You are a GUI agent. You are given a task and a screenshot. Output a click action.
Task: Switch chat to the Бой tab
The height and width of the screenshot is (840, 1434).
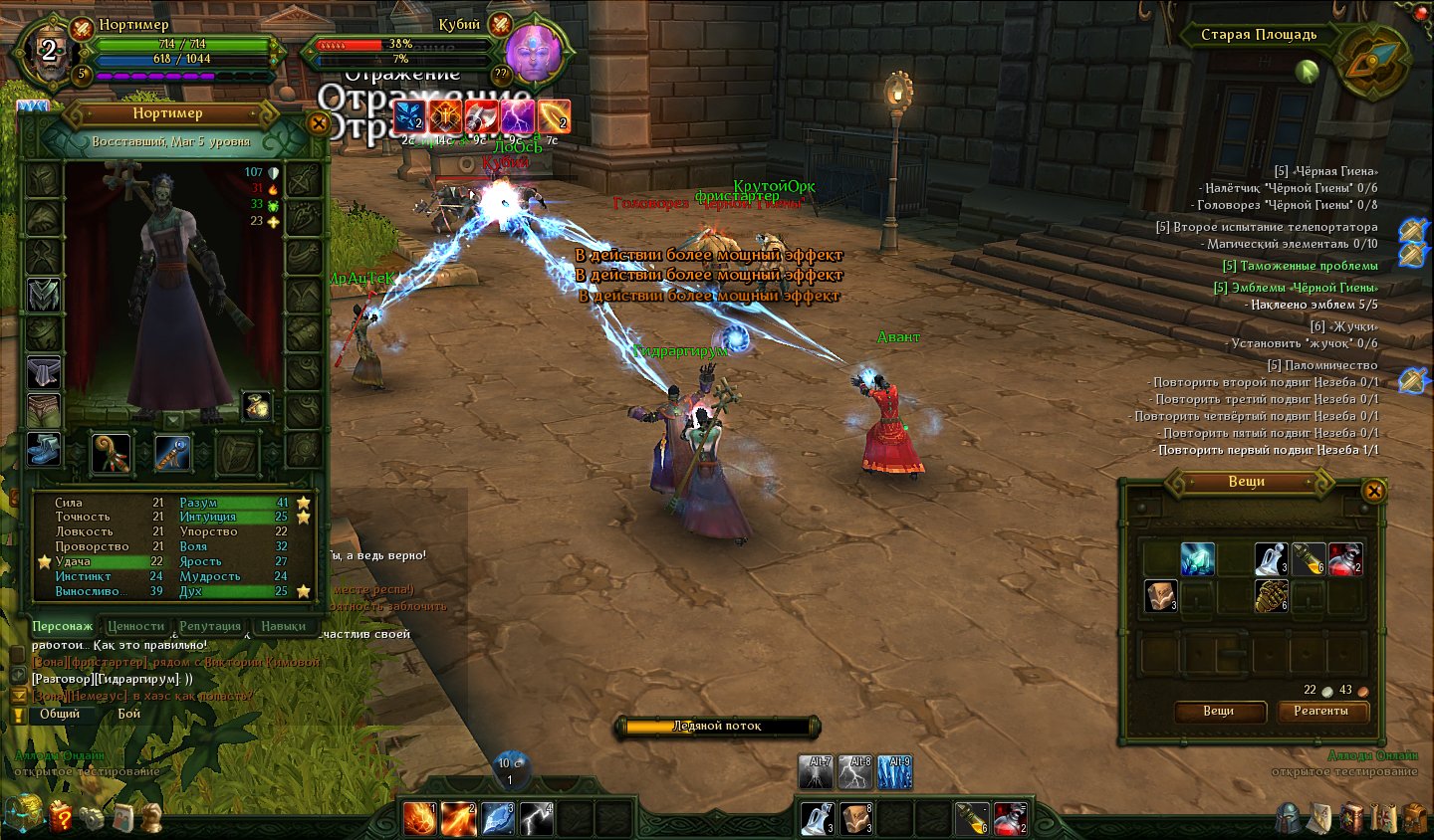129,714
